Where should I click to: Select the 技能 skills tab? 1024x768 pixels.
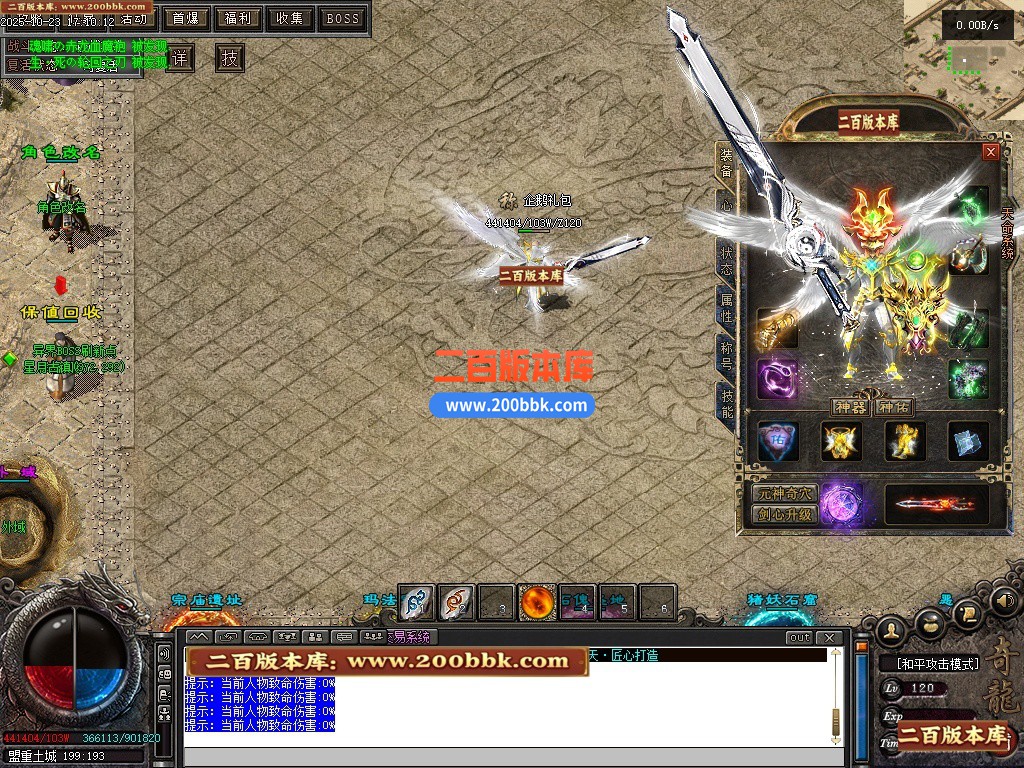[726, 402]
